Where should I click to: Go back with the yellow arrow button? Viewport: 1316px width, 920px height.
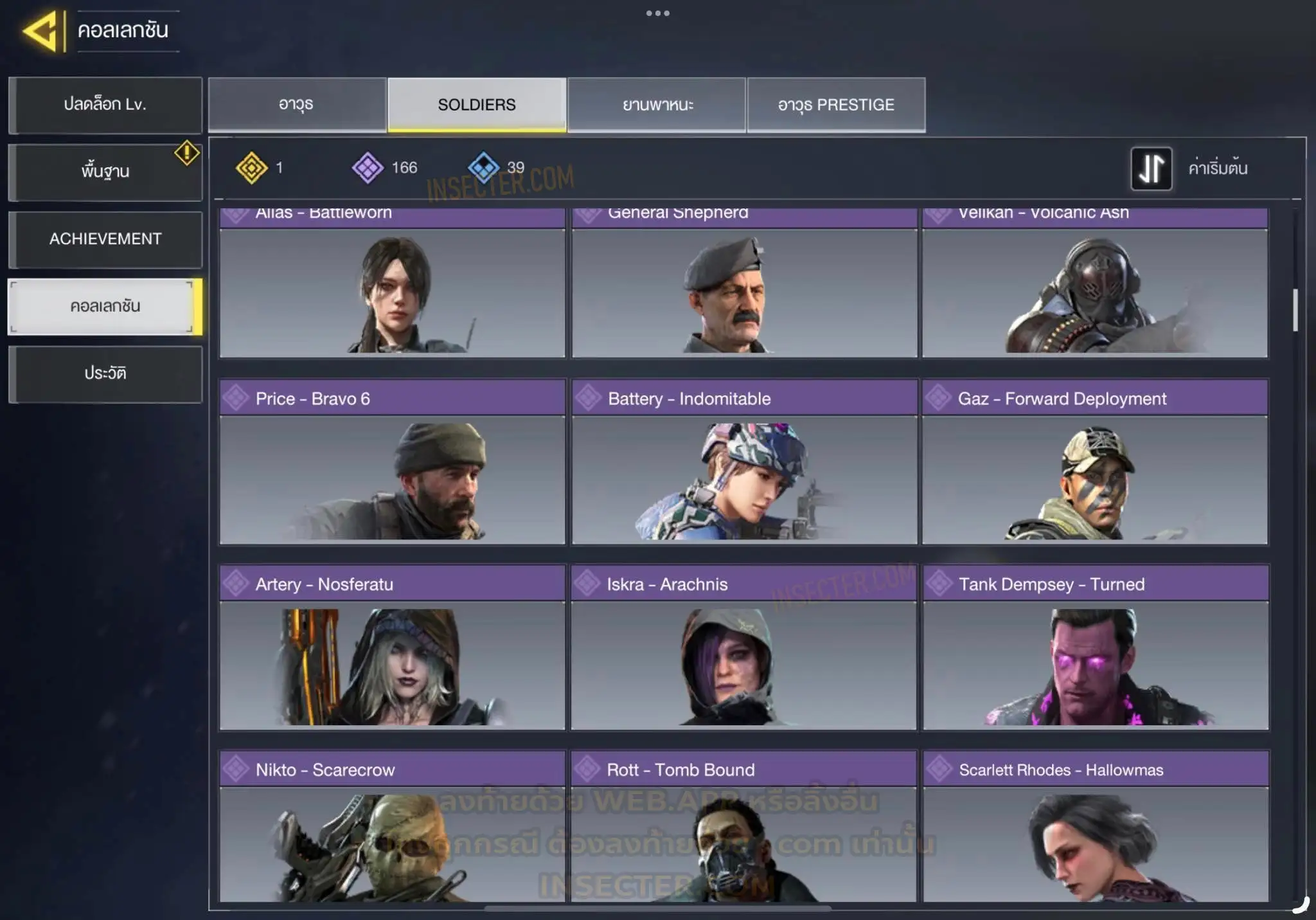click(42, 30)
